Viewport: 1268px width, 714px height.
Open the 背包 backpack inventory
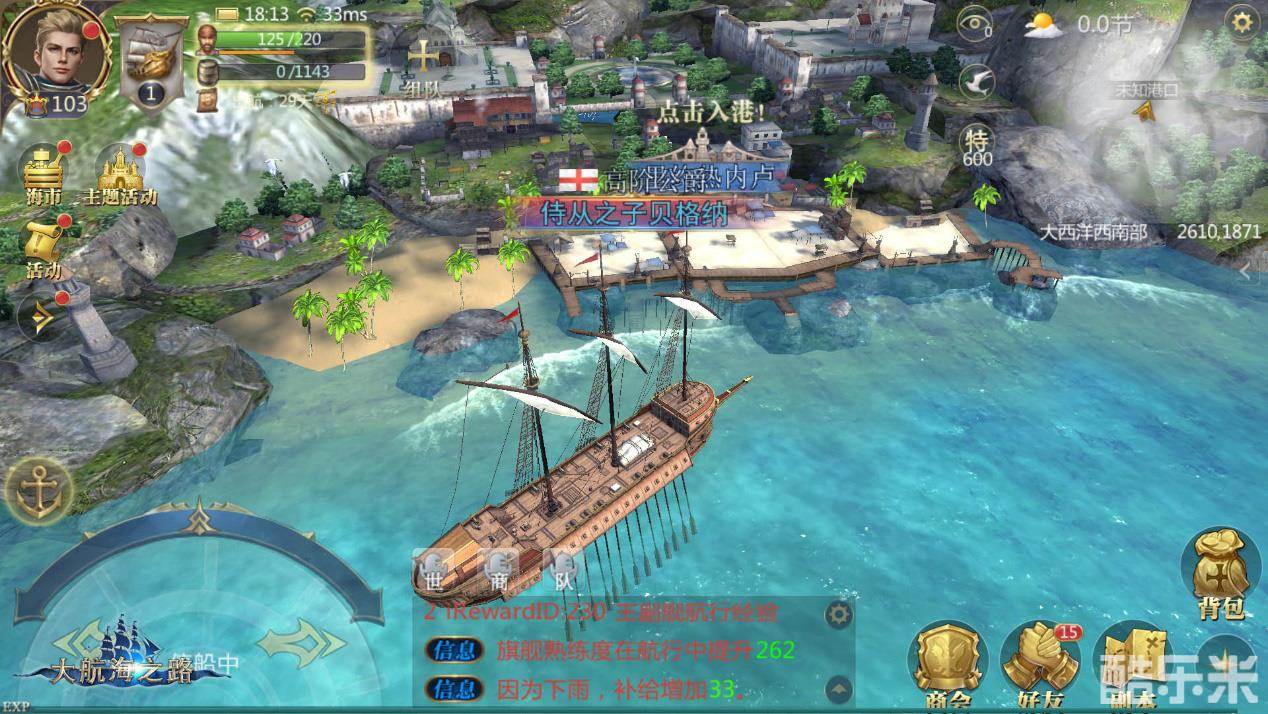[x=1220, y=572]
